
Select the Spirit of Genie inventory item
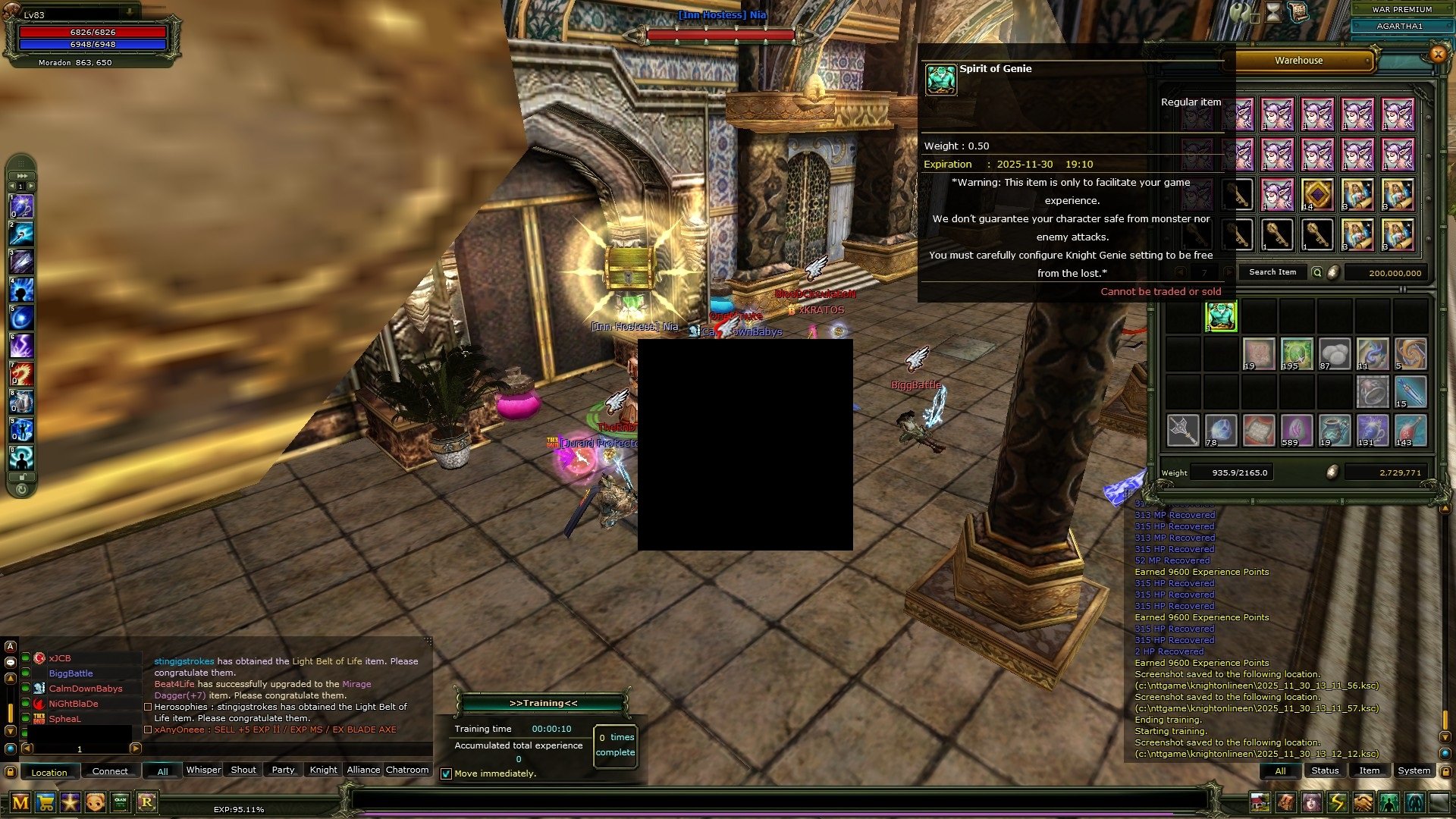[1221, 316]
